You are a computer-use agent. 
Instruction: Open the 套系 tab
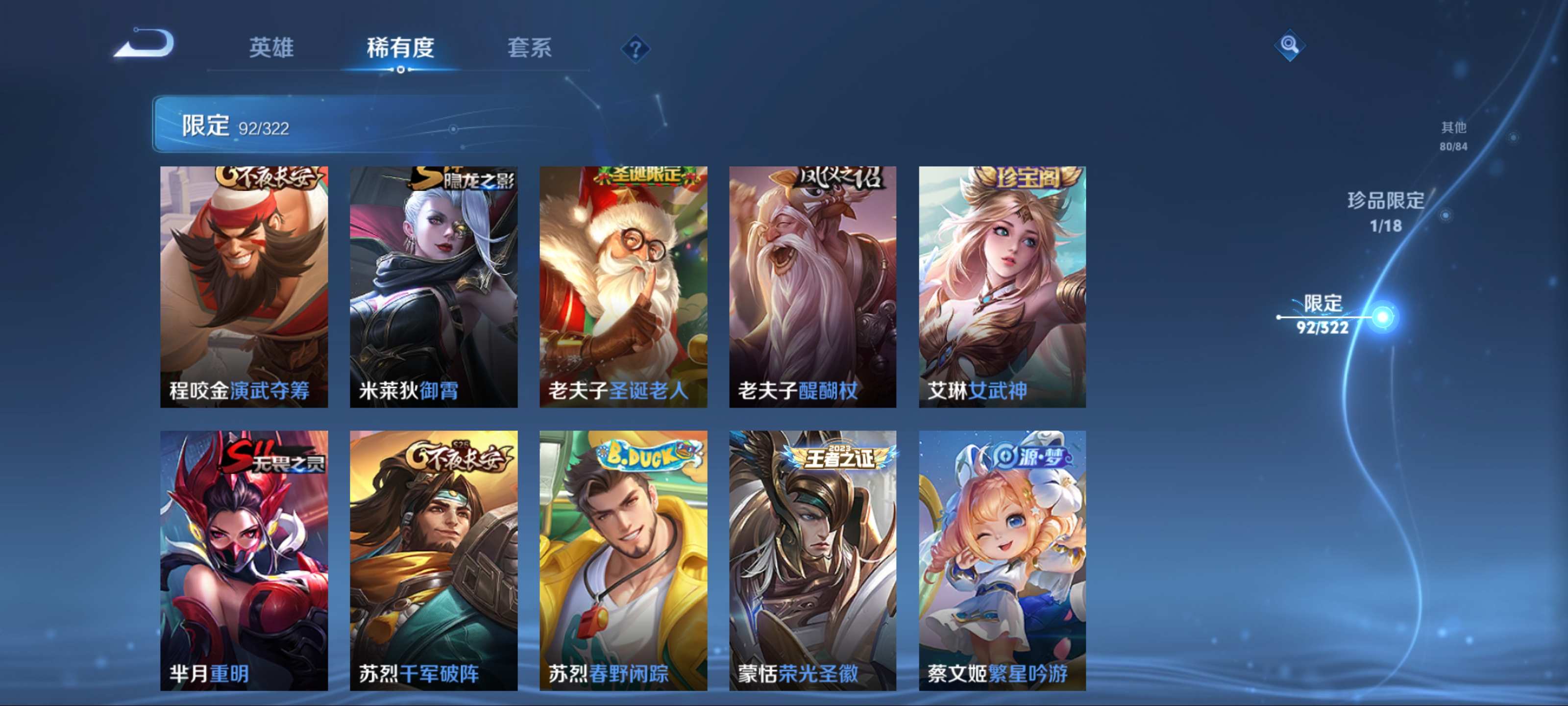point(529,48)
